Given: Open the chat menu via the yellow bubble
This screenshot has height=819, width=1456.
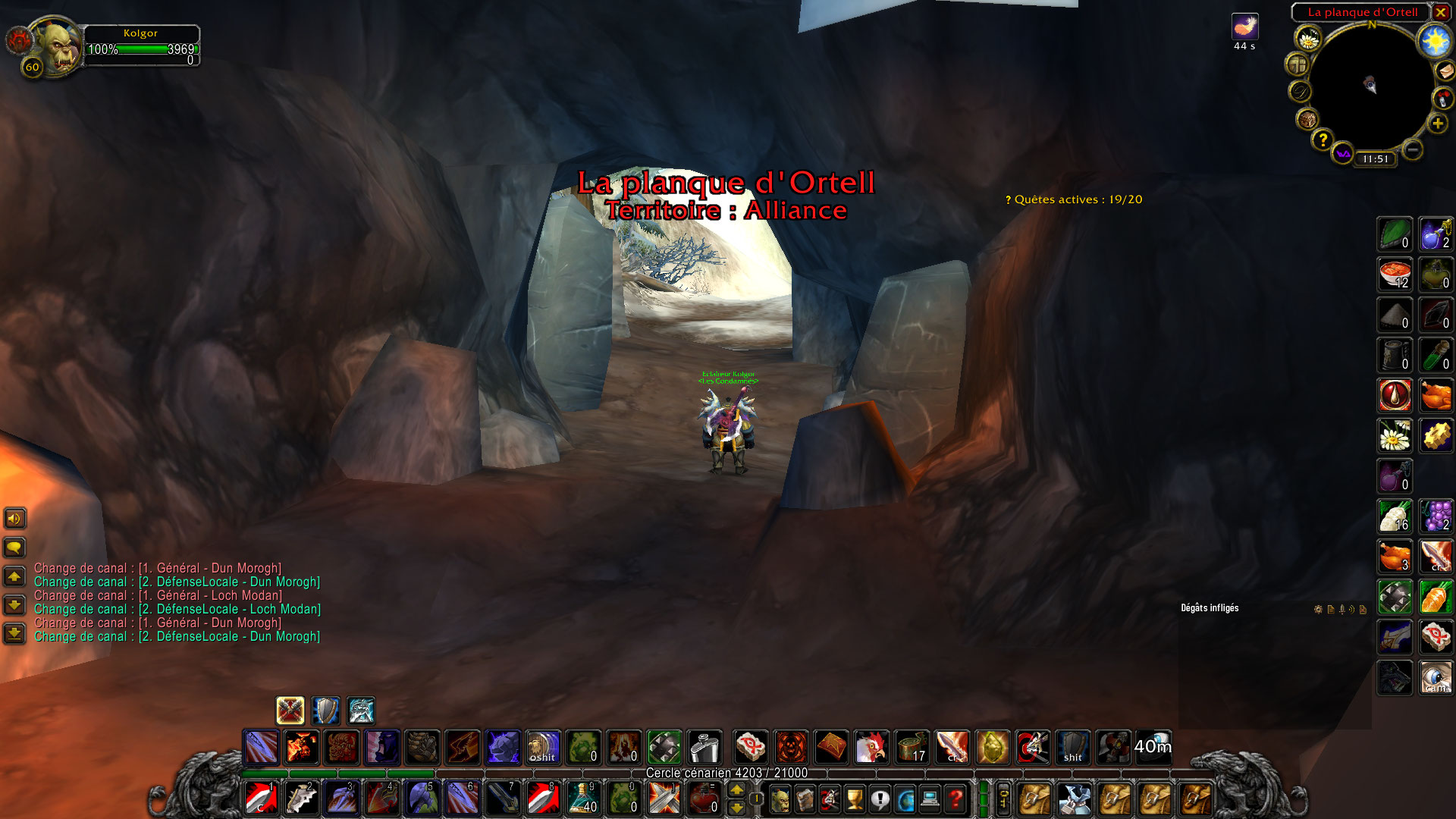Looking at the screenshot, I should tap(14, 548).
